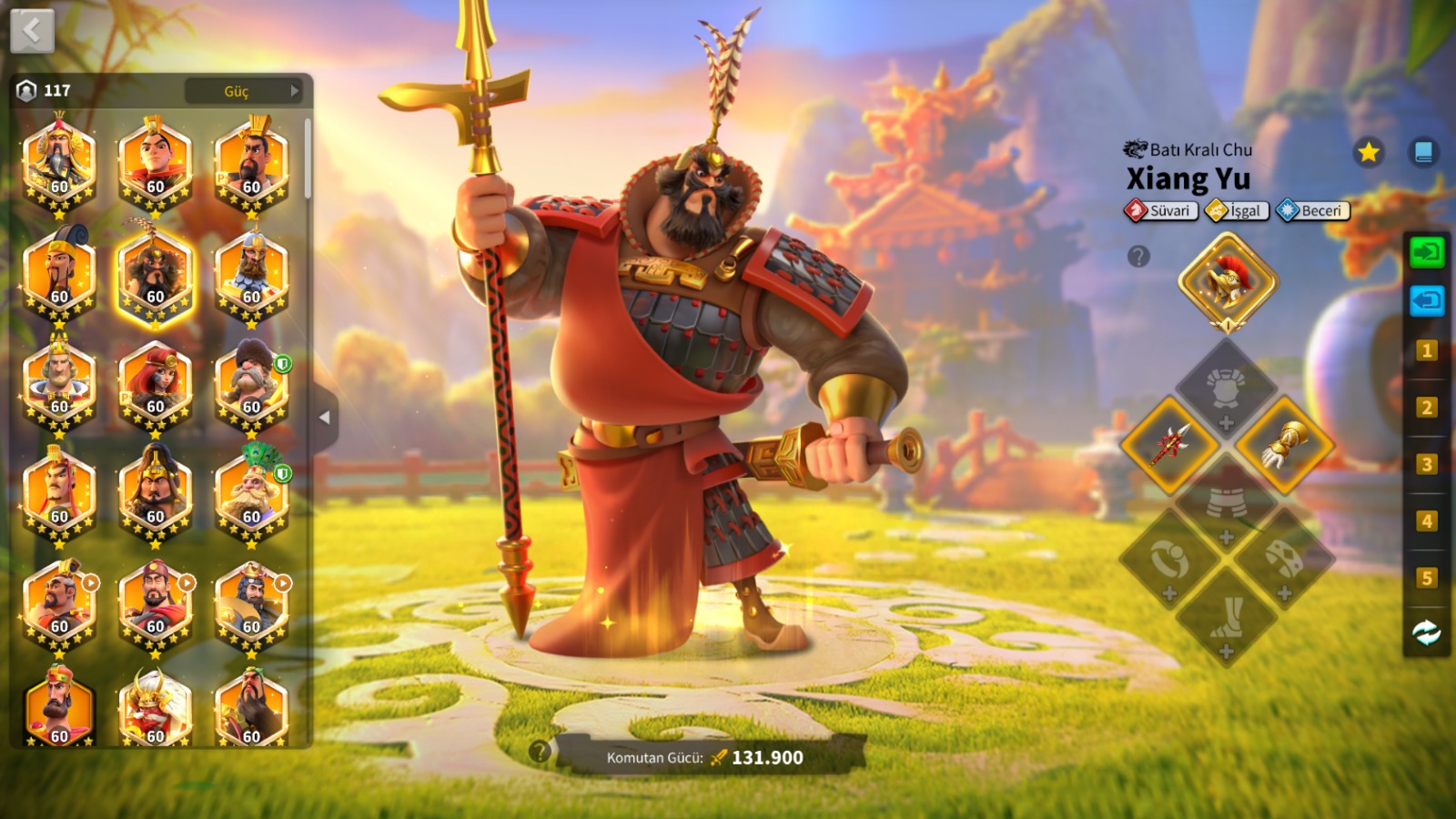This screenshot has height=819, width=1456.
Task: Switch to equipment preset 3
Action: [1426, 464]
